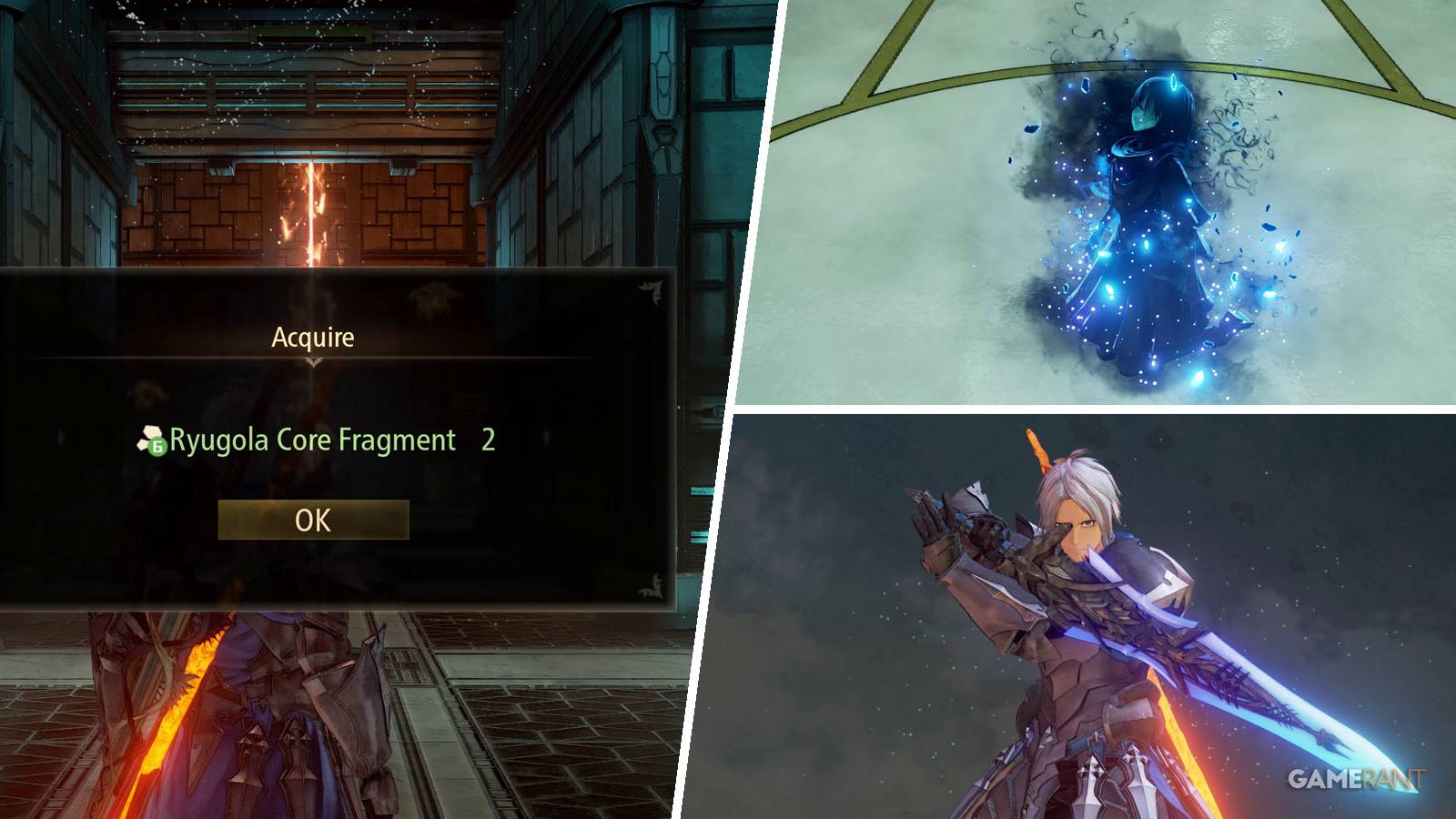The height and width of the screenshot is (819, 1456).
Task: Expand the chevron arrow beneath the Acquire title
Action: (312, 362)
